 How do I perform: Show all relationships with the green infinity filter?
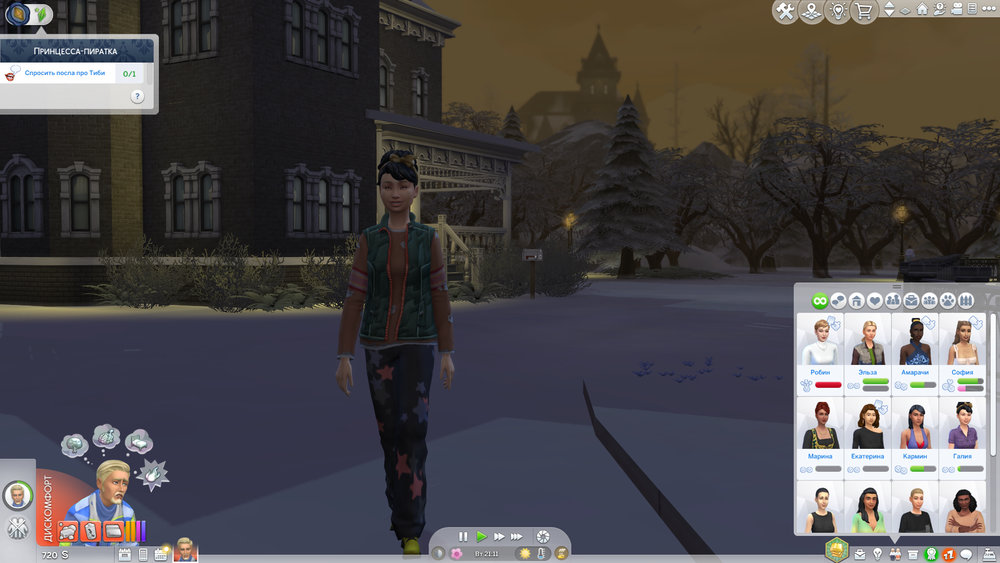tap(820, 300)
